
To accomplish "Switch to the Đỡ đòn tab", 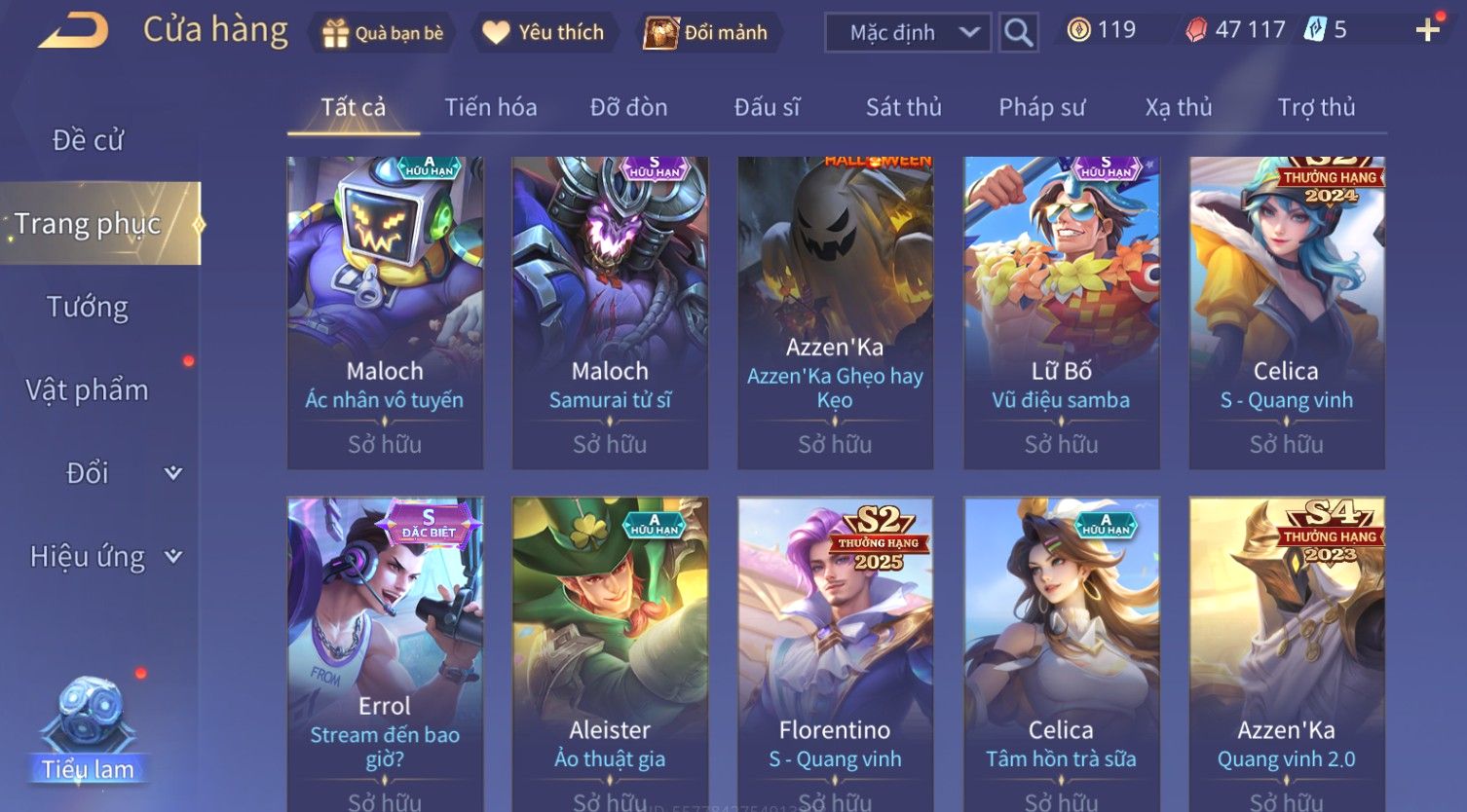I will [x=628, y=107].
